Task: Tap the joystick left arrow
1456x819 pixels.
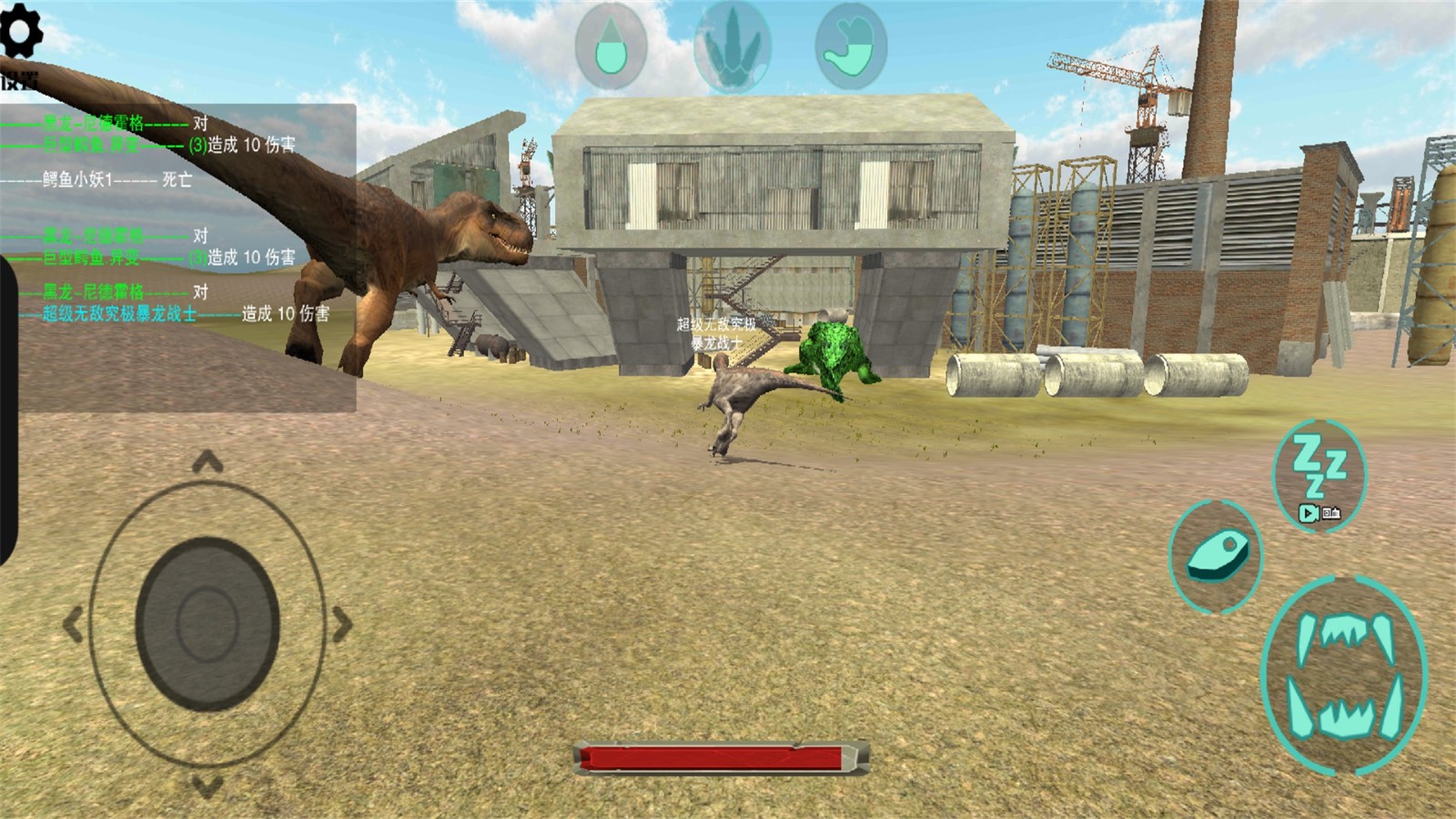Action: pyautogui.click(x=73, y=625)
